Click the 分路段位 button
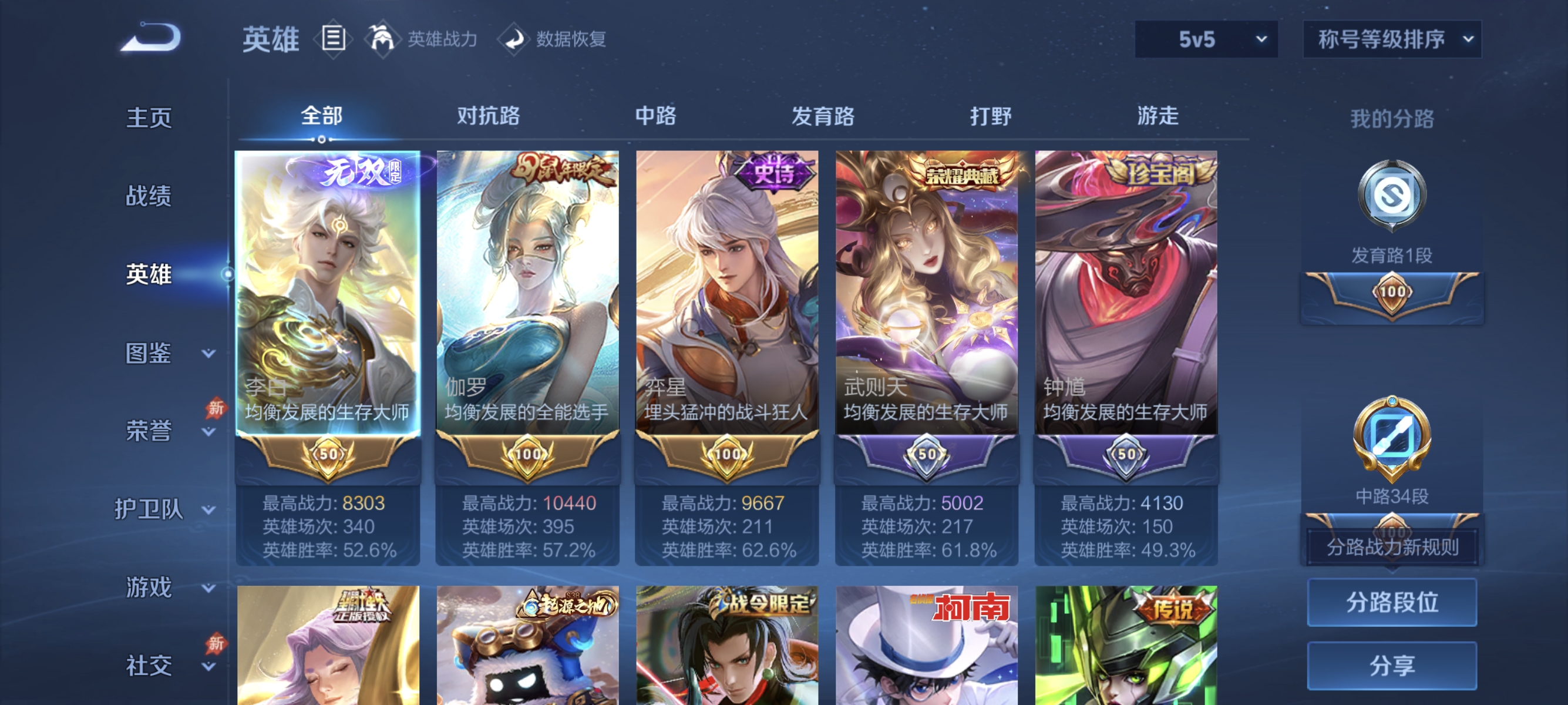 coord(1392,603)
